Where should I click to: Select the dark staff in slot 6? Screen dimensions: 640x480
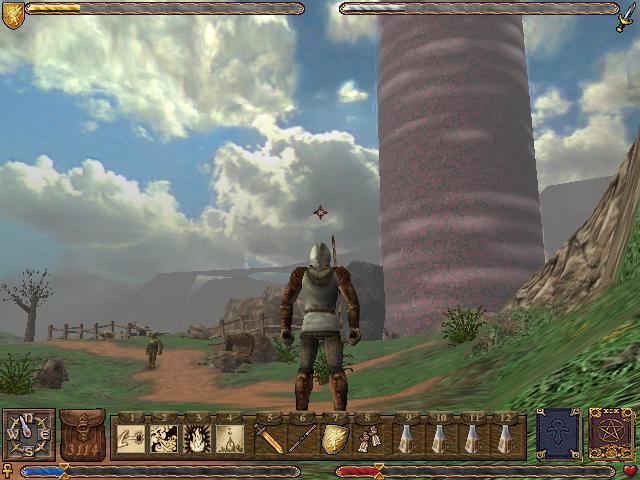302,438
